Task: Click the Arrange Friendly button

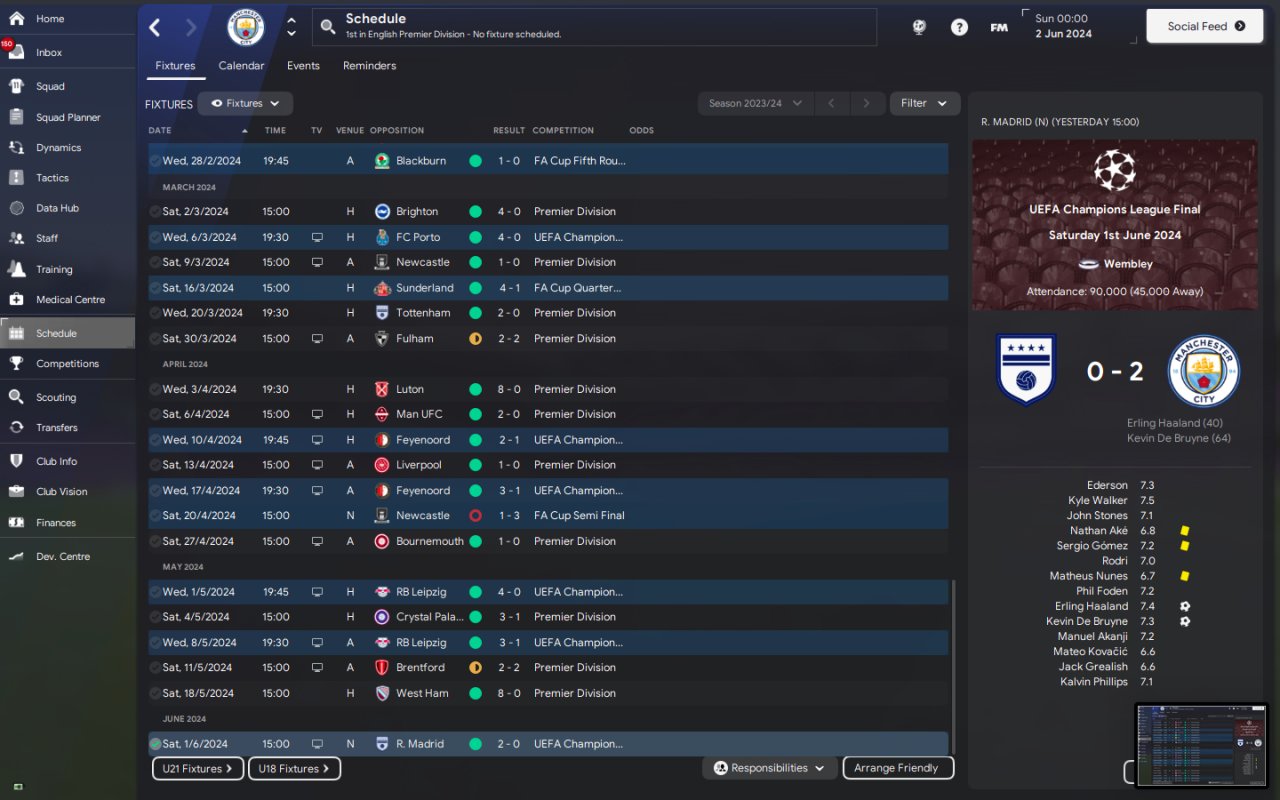Action: [898, 768]
